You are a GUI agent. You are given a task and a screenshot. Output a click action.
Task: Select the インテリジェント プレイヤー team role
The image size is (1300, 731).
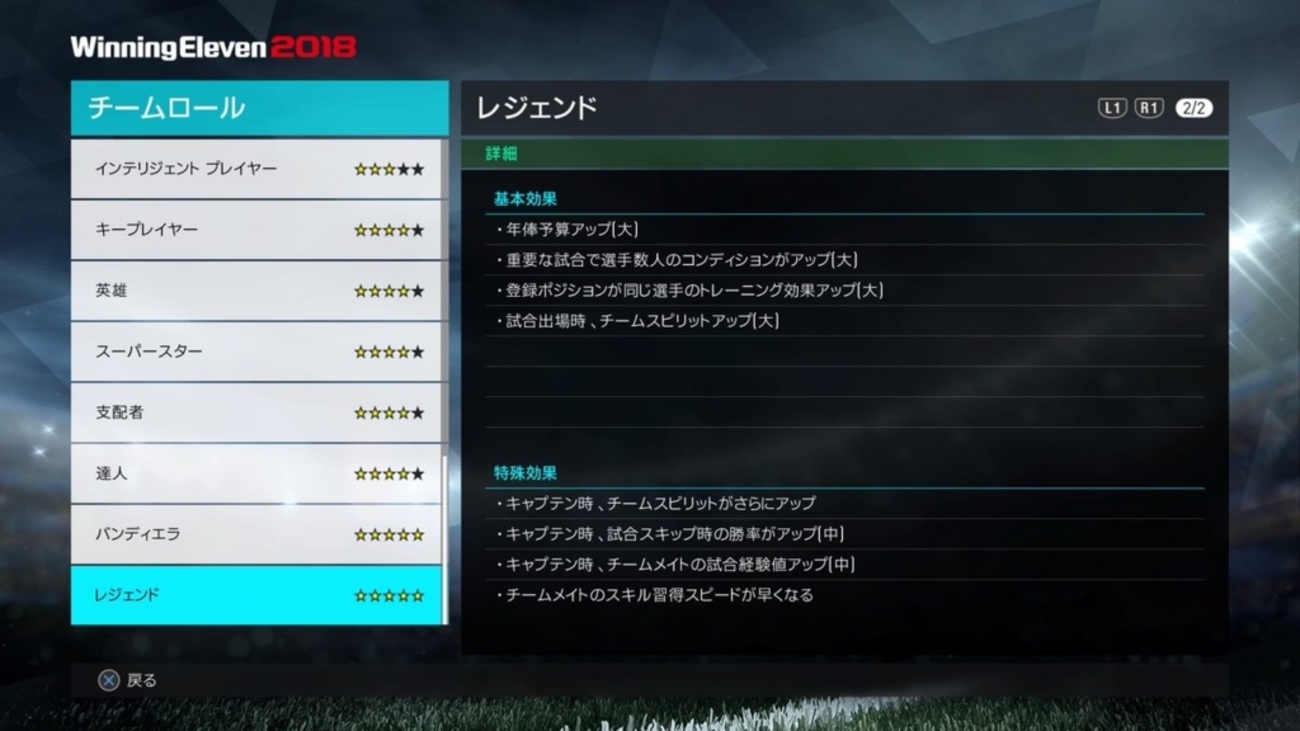click(258, 169)
